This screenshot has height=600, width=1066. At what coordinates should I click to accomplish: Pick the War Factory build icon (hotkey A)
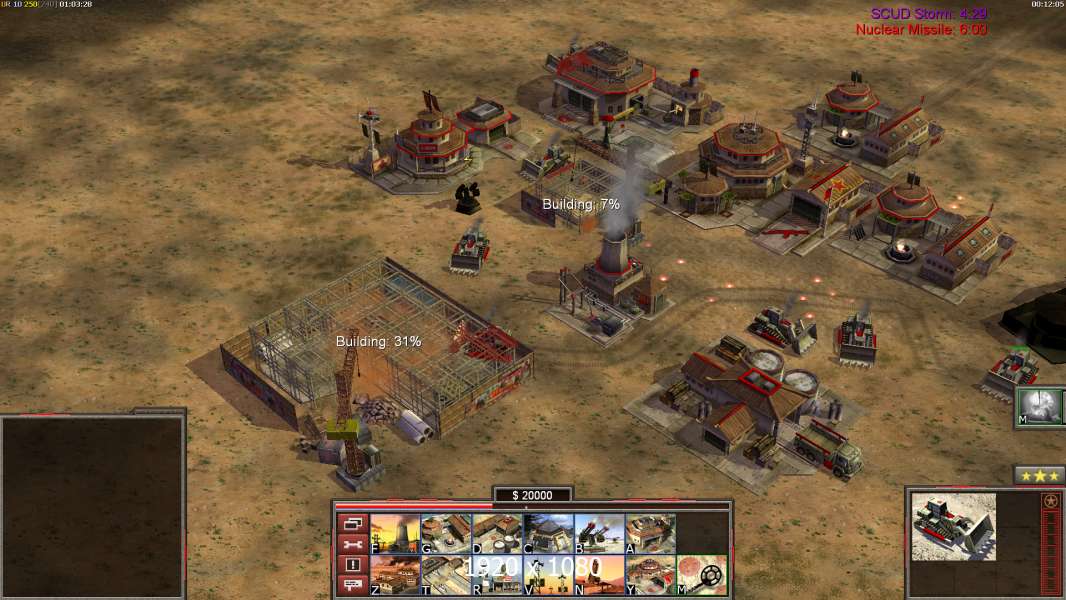click(650, 534)
